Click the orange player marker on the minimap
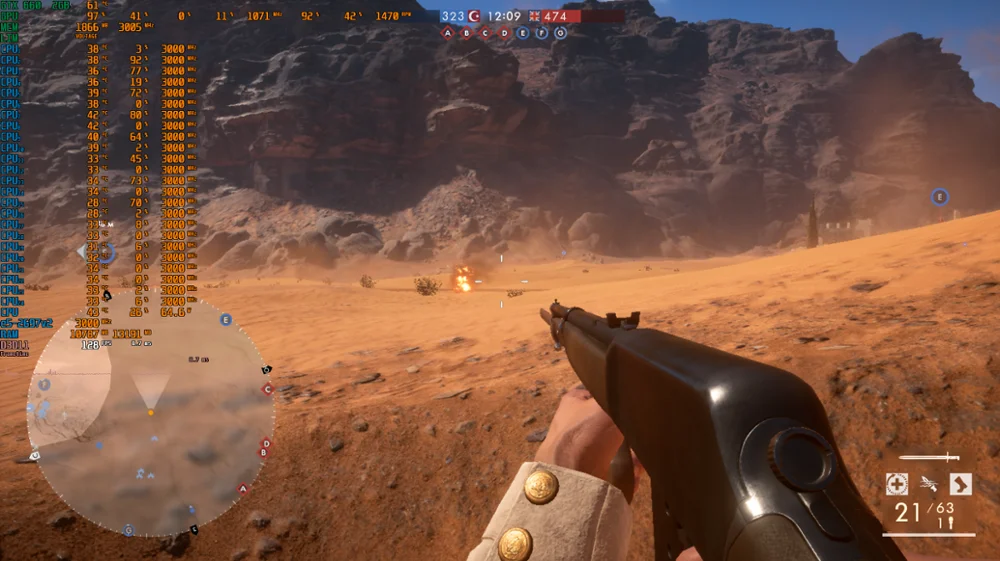This screenshot has height=561, width=1000. pyautogui.click(x=150, y=411)
